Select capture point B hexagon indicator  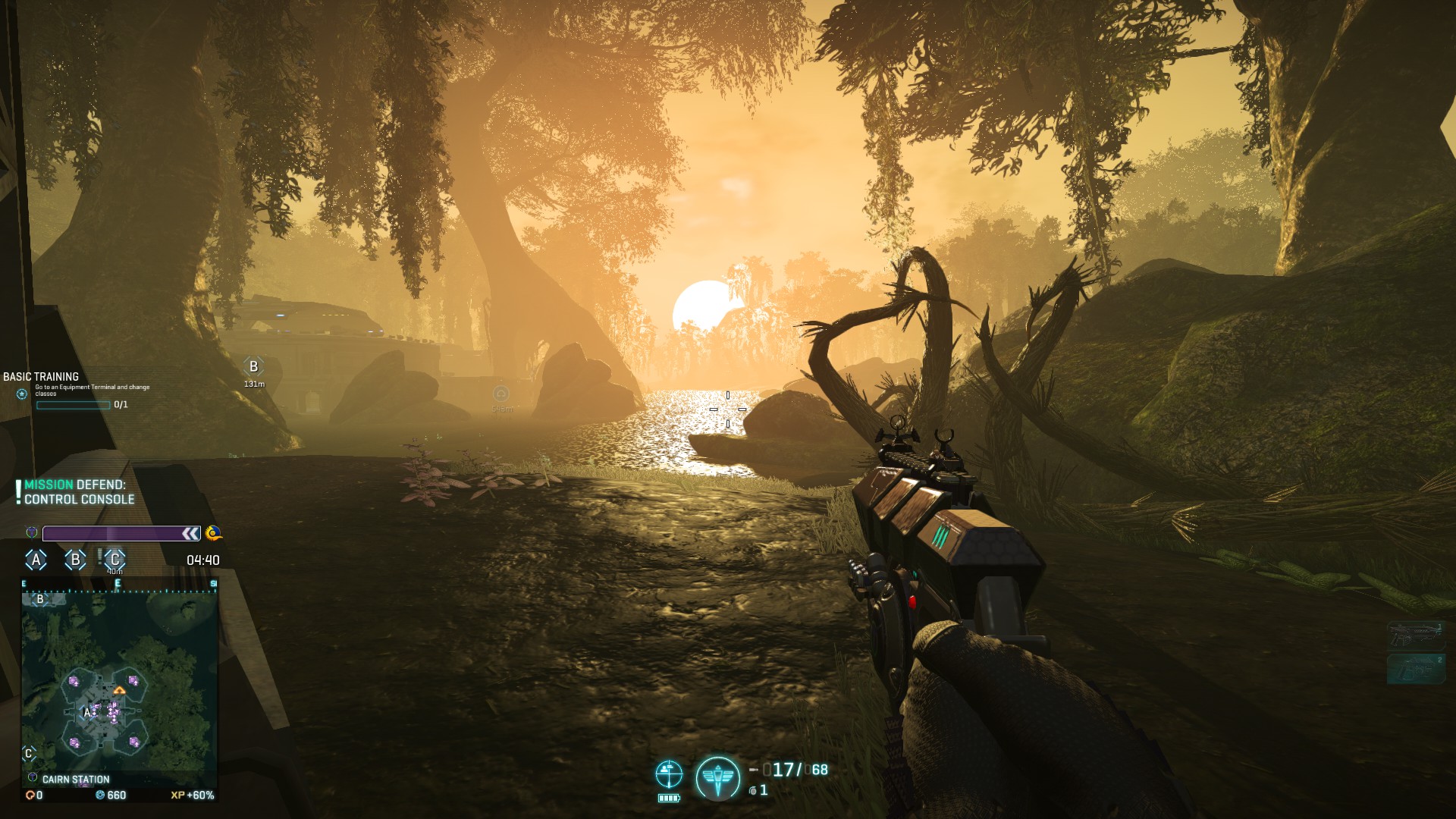tap(75, 560)
